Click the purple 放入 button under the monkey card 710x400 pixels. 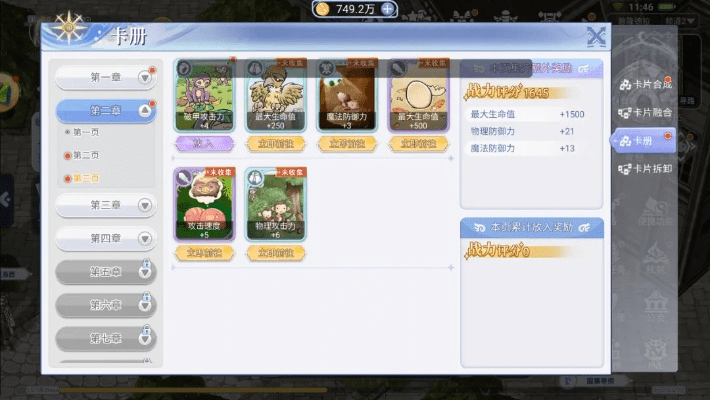tap(204, 144)
